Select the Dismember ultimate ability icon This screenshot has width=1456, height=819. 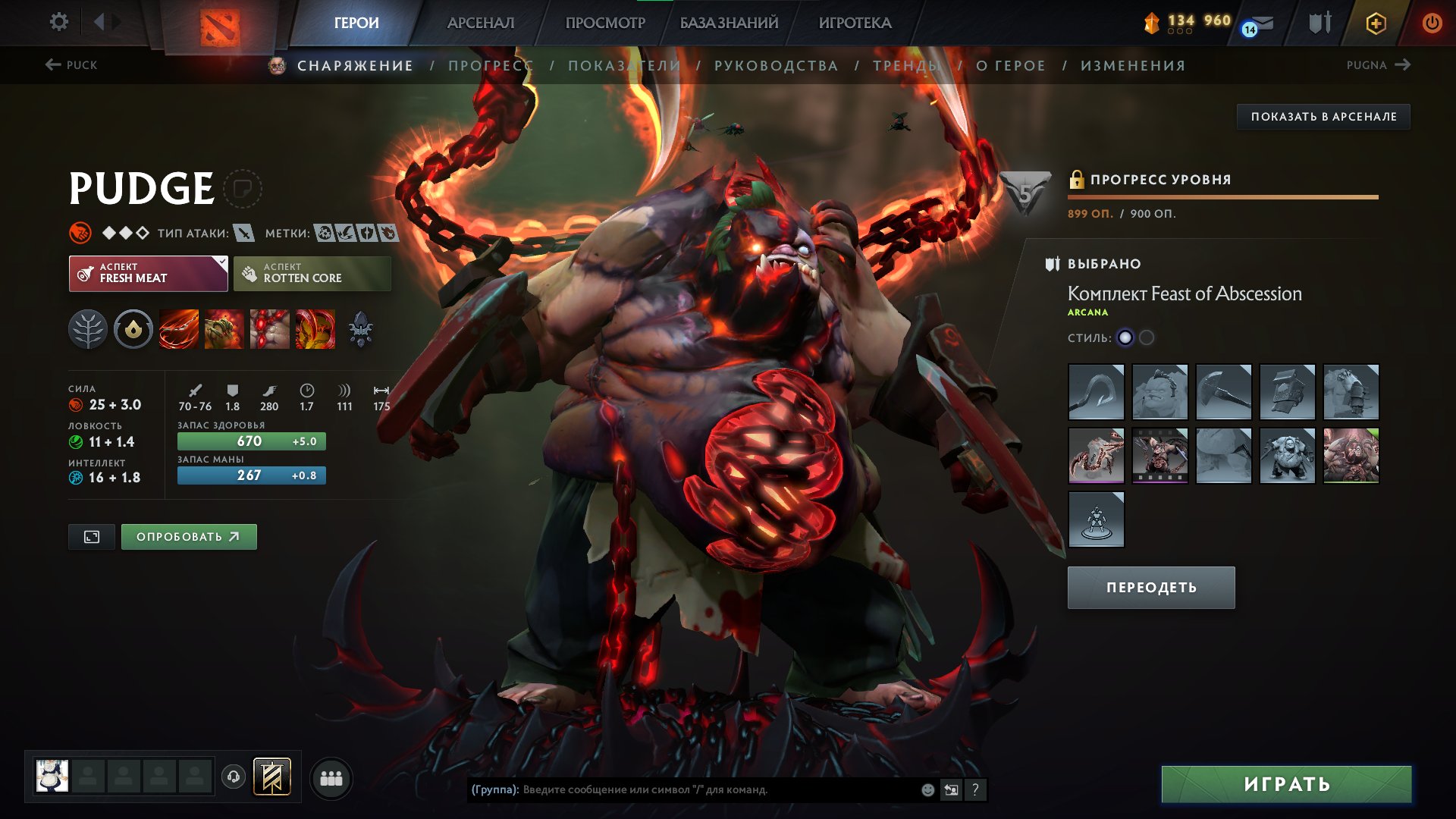point(315,328)
